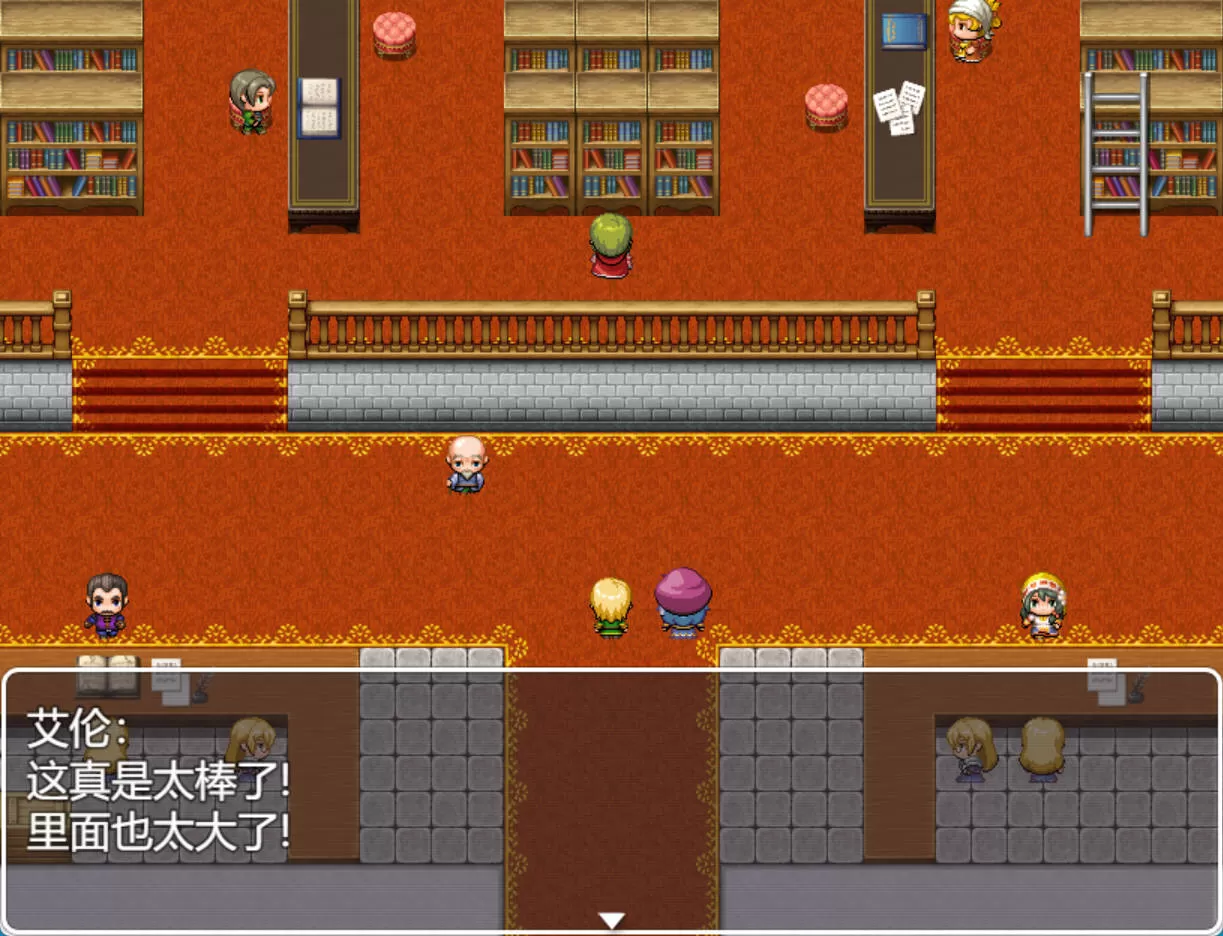Advance Allen's dialogue message box
This screenshot has width=1223, height=936.
click(611, 800)
